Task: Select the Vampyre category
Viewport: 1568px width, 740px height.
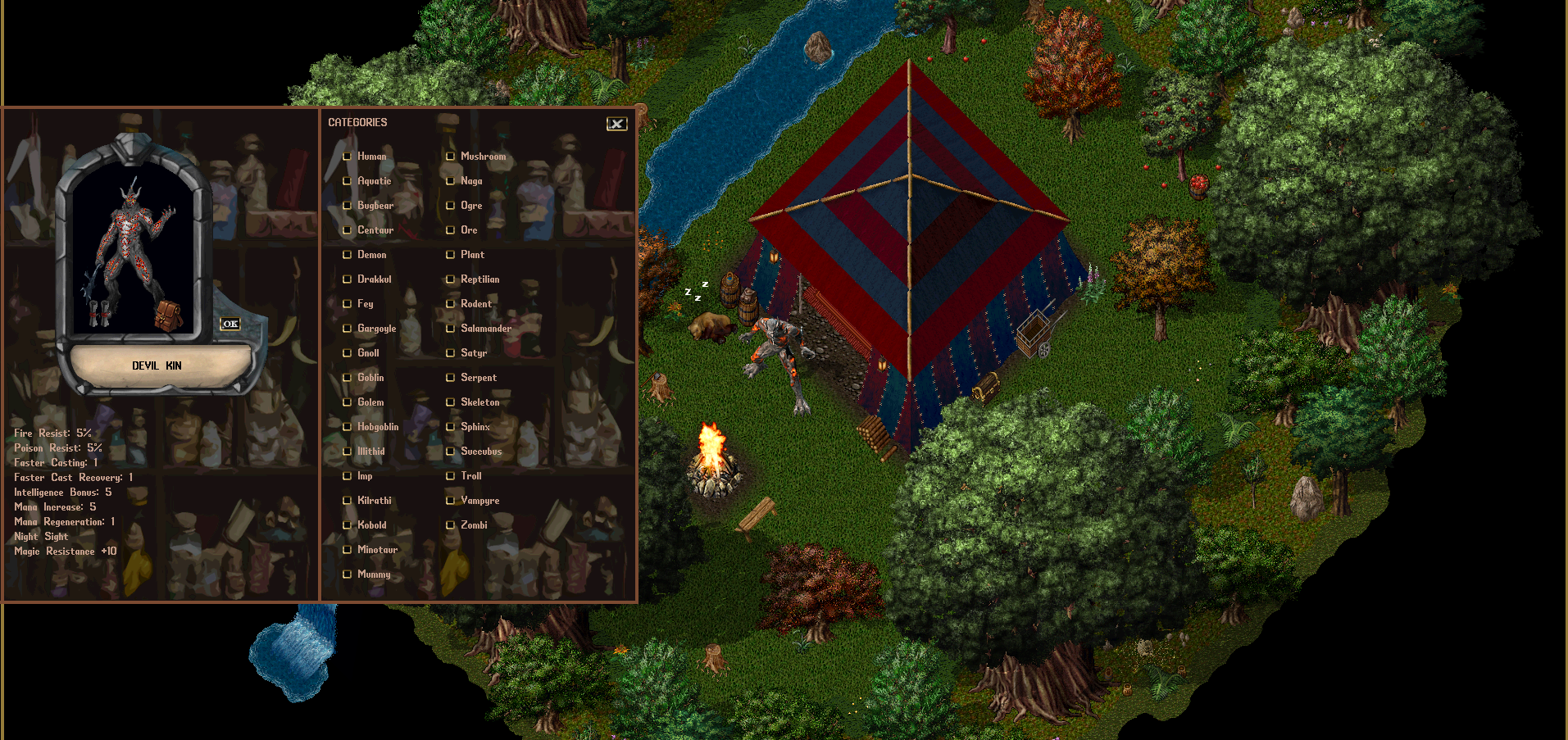Action: point(451,501)
